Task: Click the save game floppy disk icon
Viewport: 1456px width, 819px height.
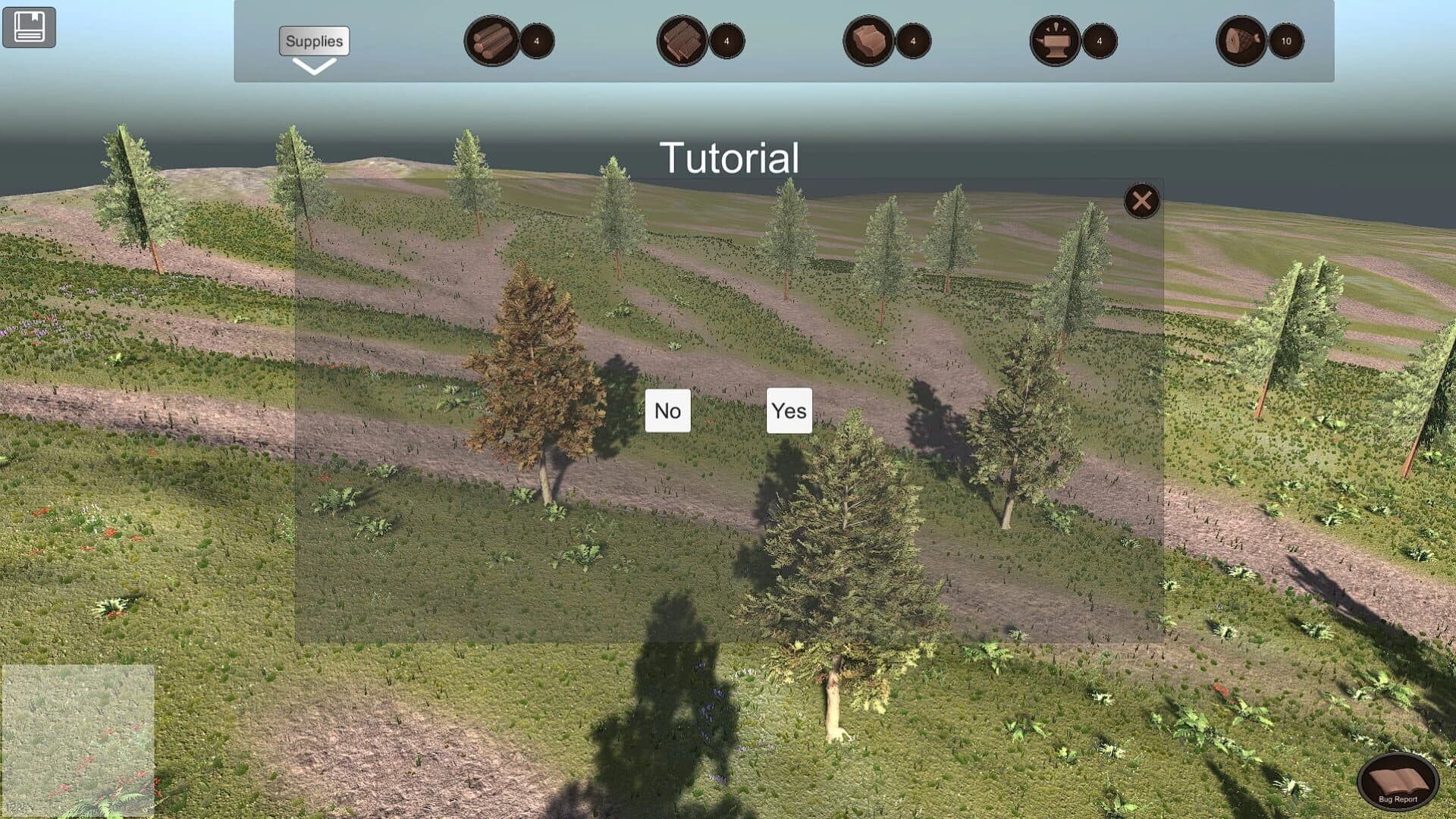Action: coord(29,27)
